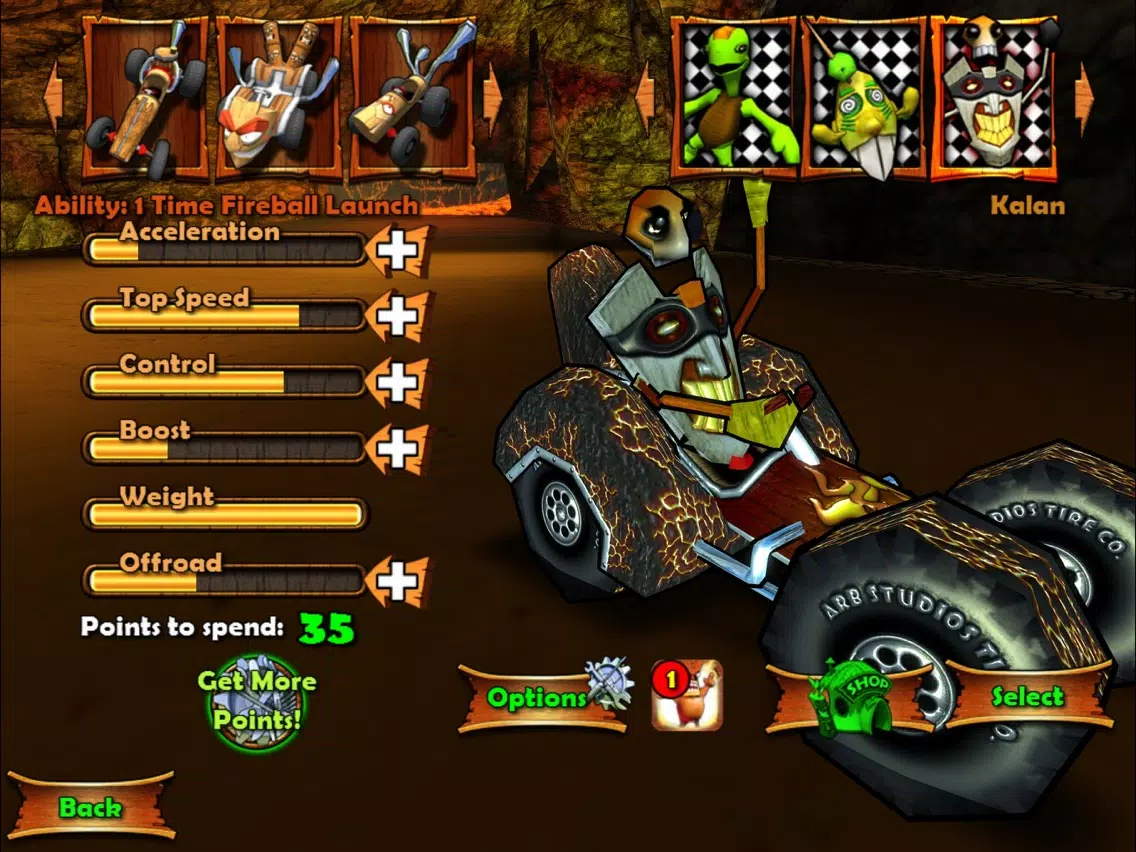Image resolution: width=1136 pixels, height=852 pixels.
Task: Pick the Kalan tiki mask character
Action: pos(994,97)
